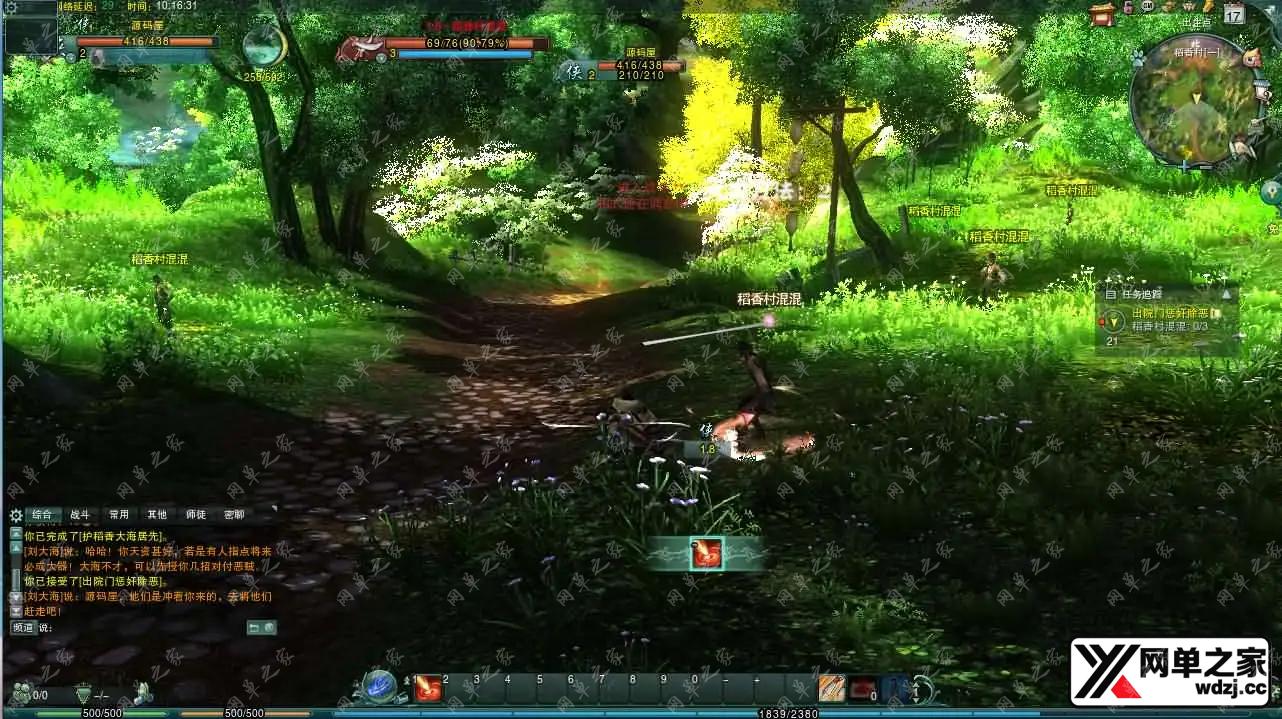Screen dimensions: 1282x719
Task: Open the 密聊 private chat tab
Action: pos(234,515)
